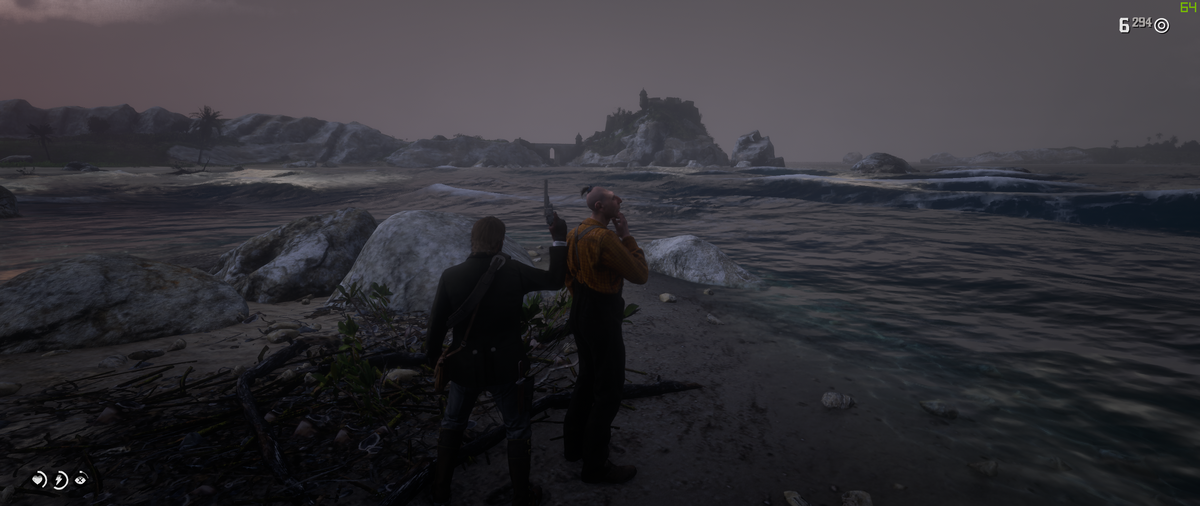Viewport: 1200px width, 506px height.
Task: Click the heart health core icon
Action: (x=39, y=480)
